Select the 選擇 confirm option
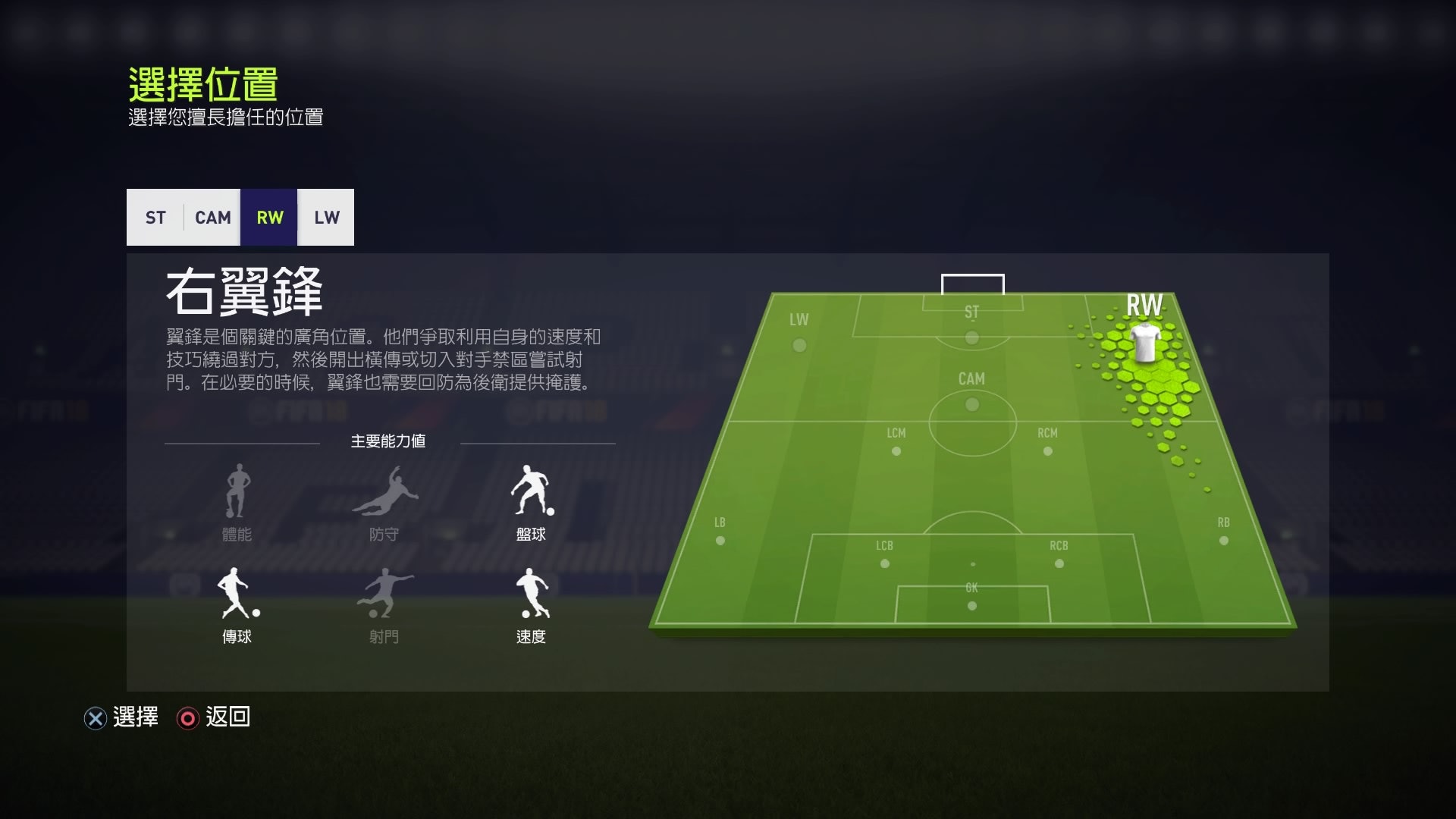This screenshot has height=819, width=1456. (135, 717)
